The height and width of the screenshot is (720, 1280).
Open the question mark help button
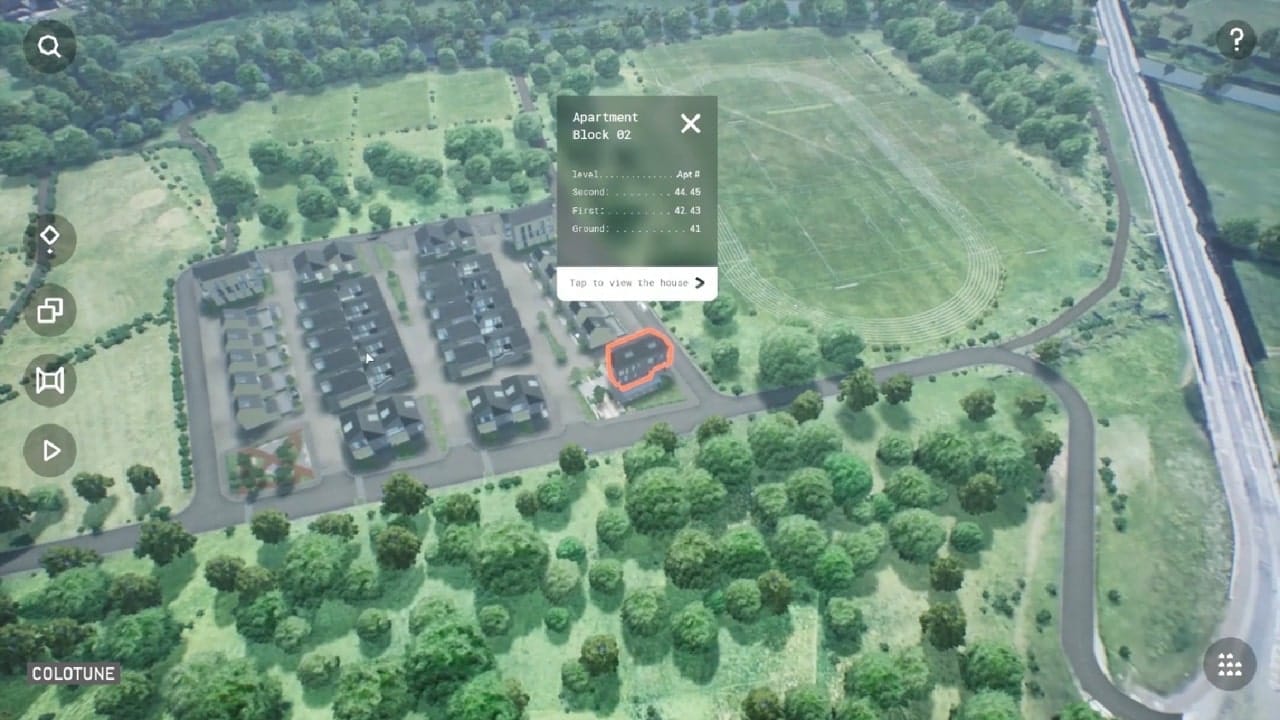tap(1236, 41)
